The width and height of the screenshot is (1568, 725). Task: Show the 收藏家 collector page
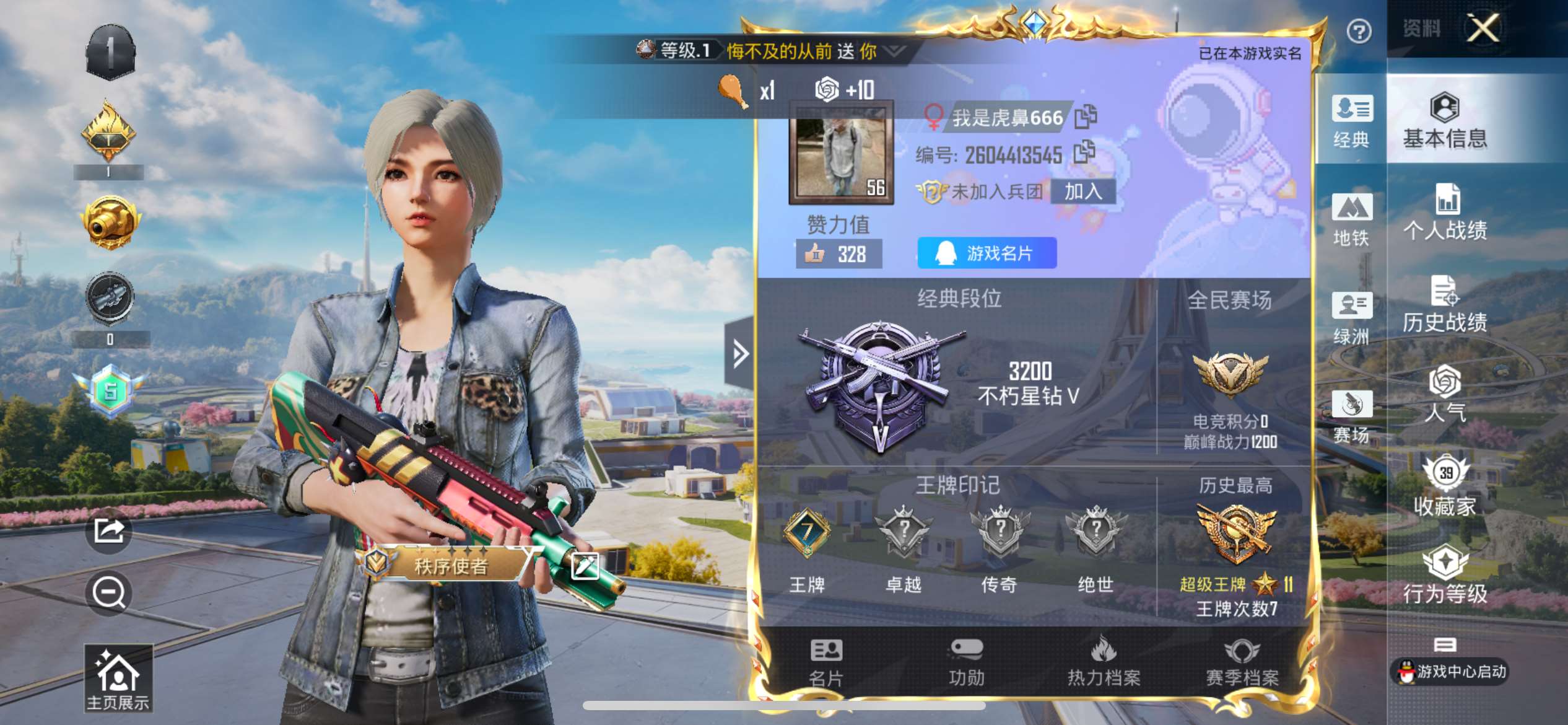click(x=1445, y=488)
